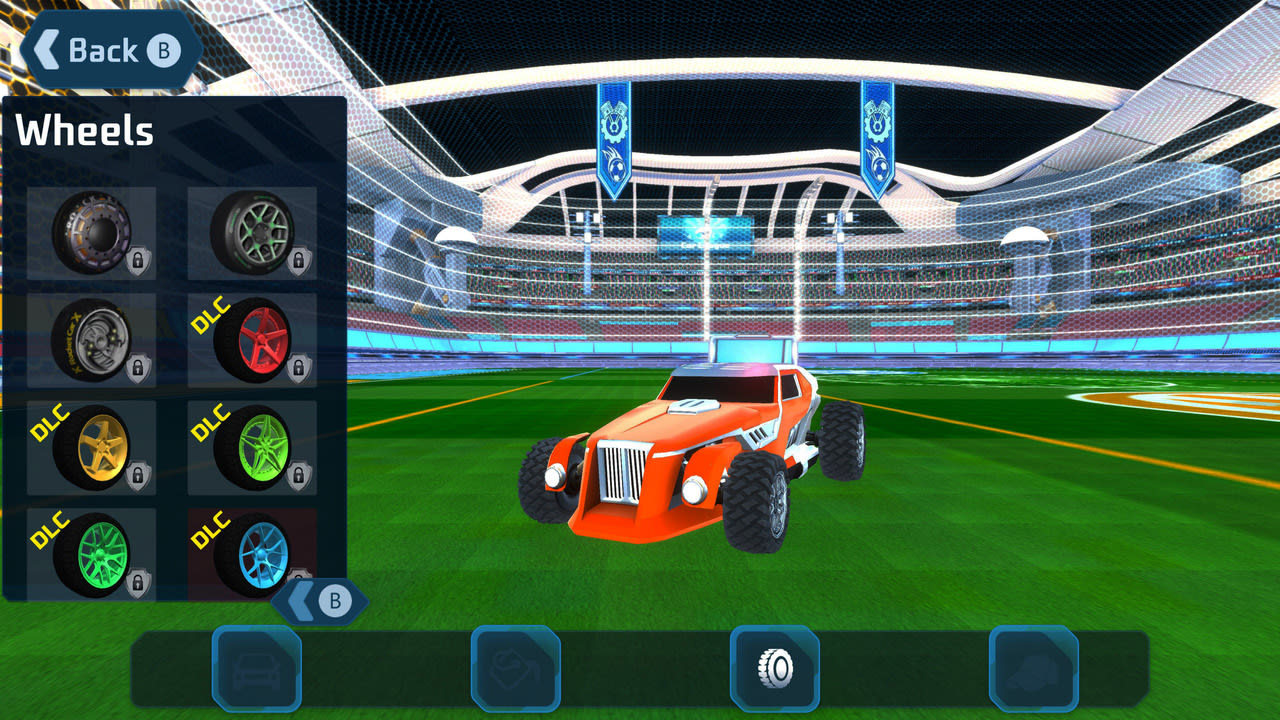
Task: Select the cyan DLC wheel
Action: pyautogui.click(x=253, y=556)
